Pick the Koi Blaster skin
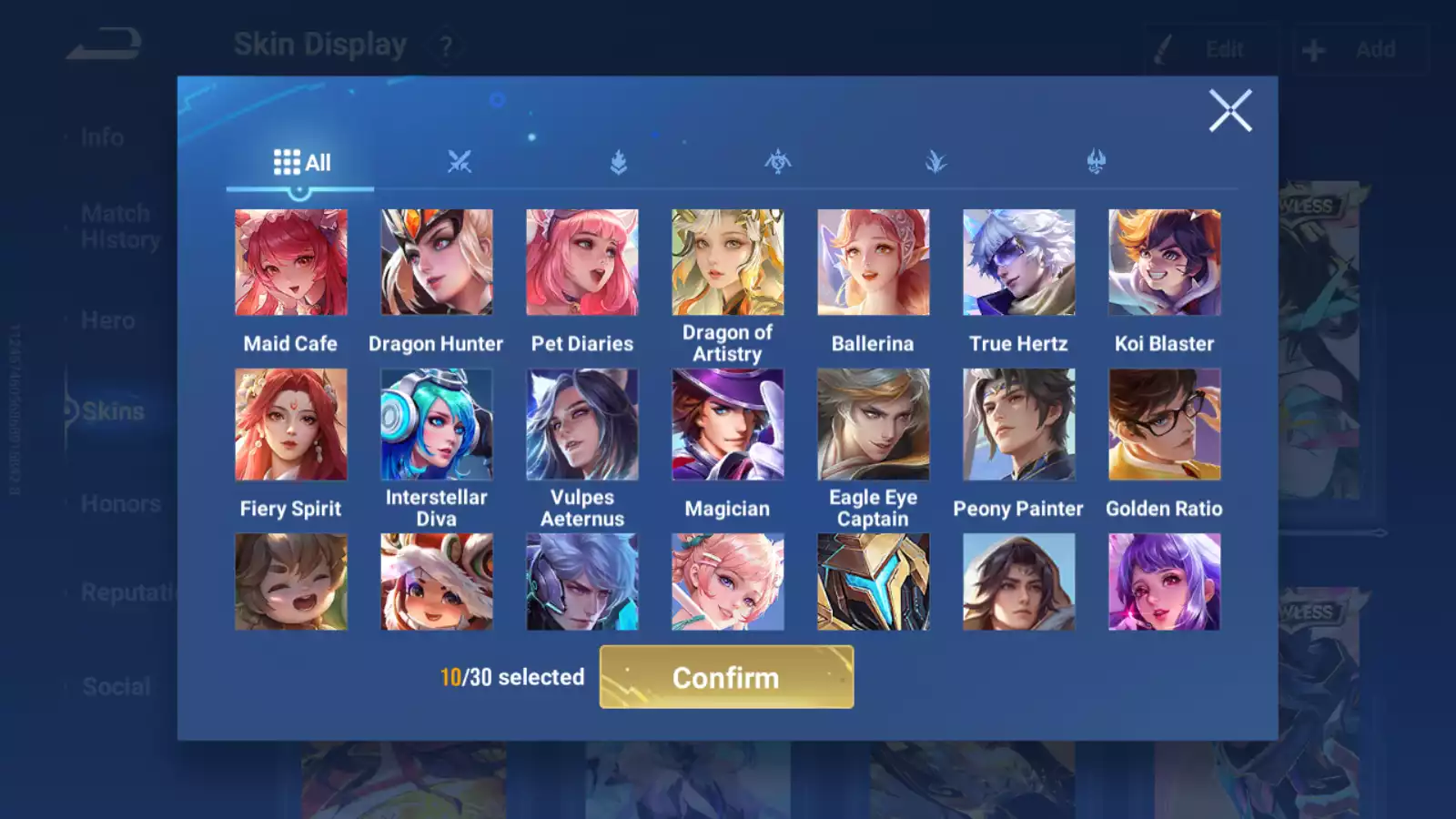This screenshot has height=819, width=1456. click(x=1164, y=262)
